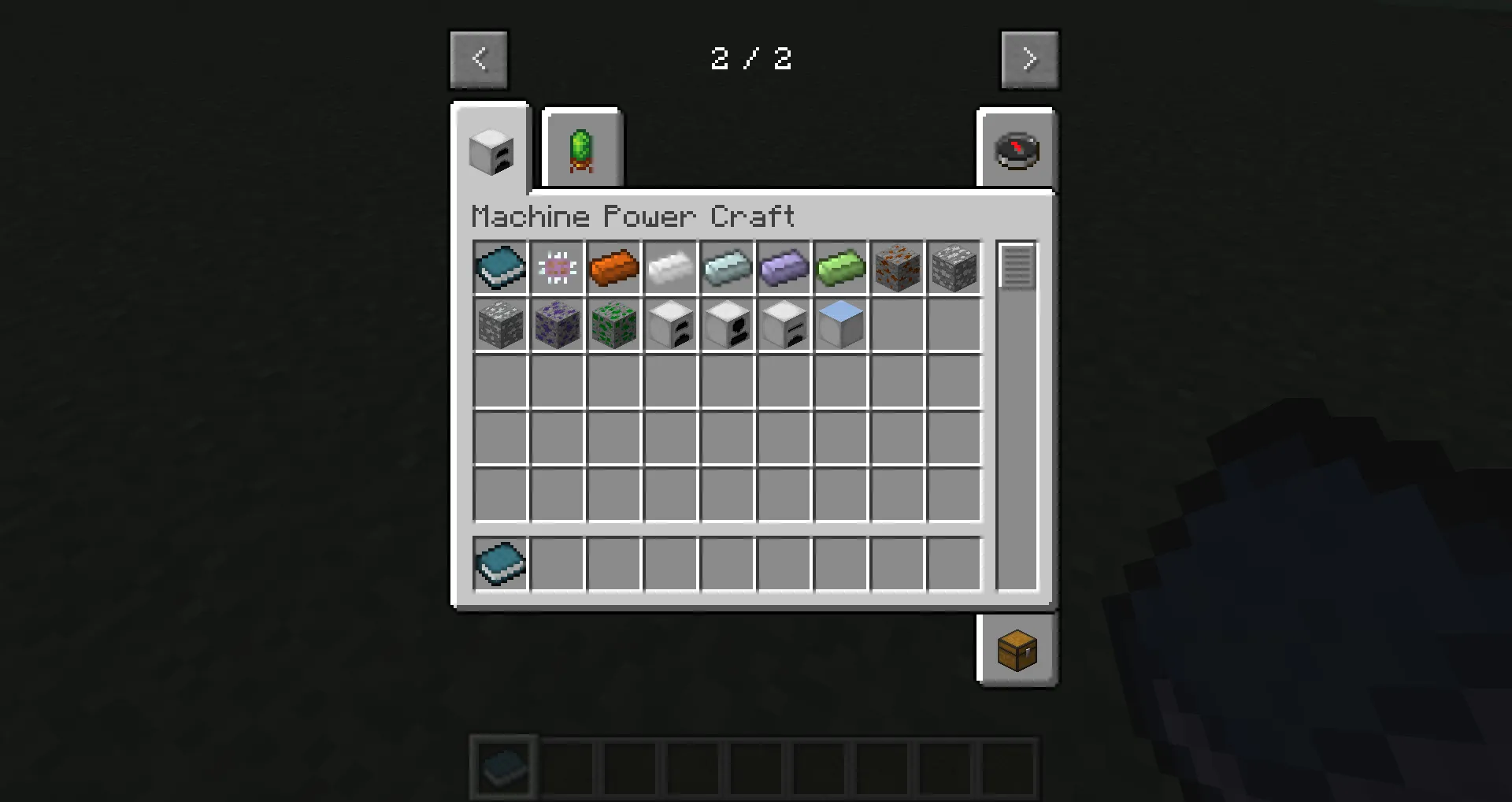Open the compass tab on the right
Viewport: 1512px width, 802px height.
coord(1017,150)
